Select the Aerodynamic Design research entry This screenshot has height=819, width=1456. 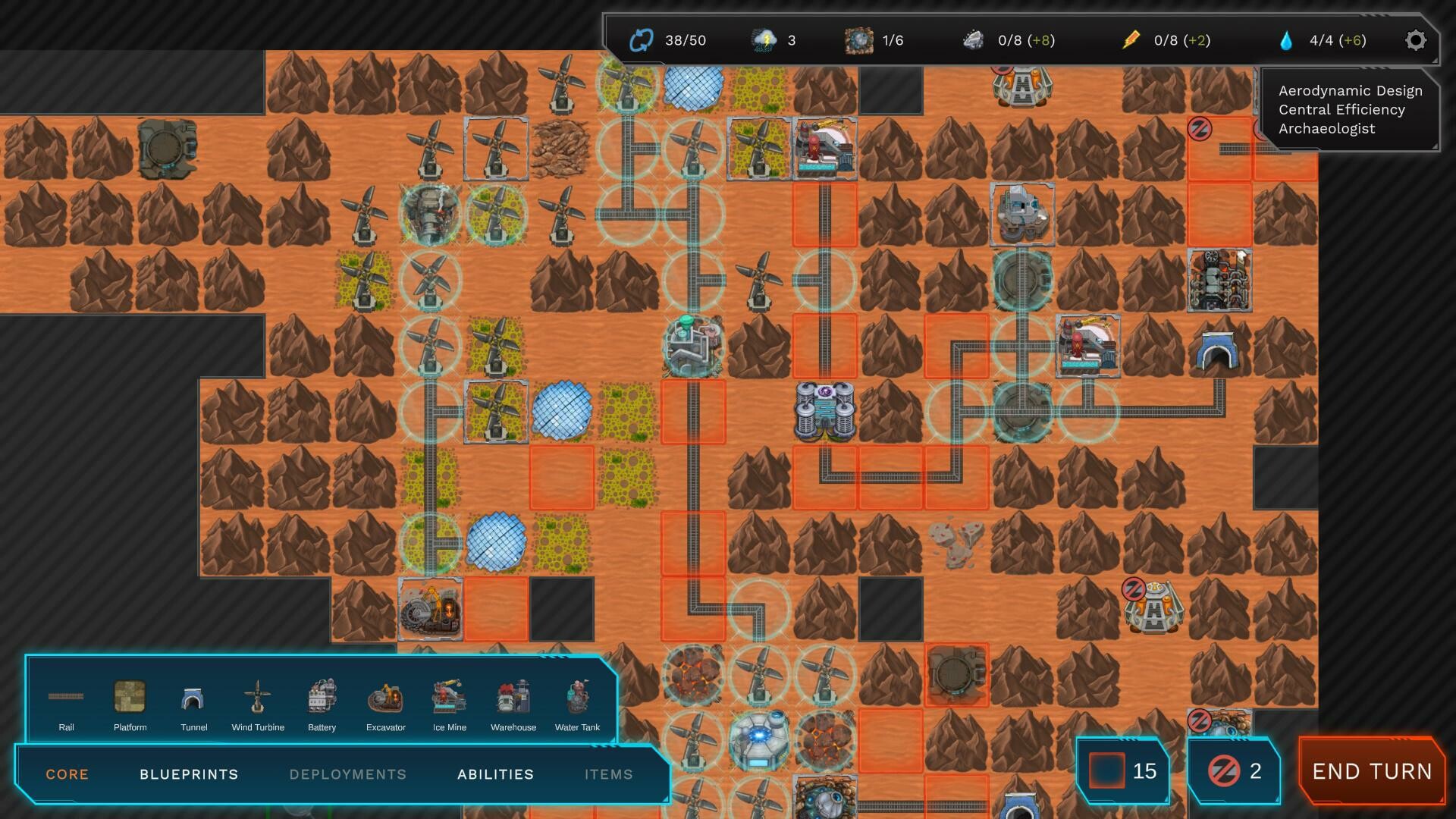[x=1351, y=90]
